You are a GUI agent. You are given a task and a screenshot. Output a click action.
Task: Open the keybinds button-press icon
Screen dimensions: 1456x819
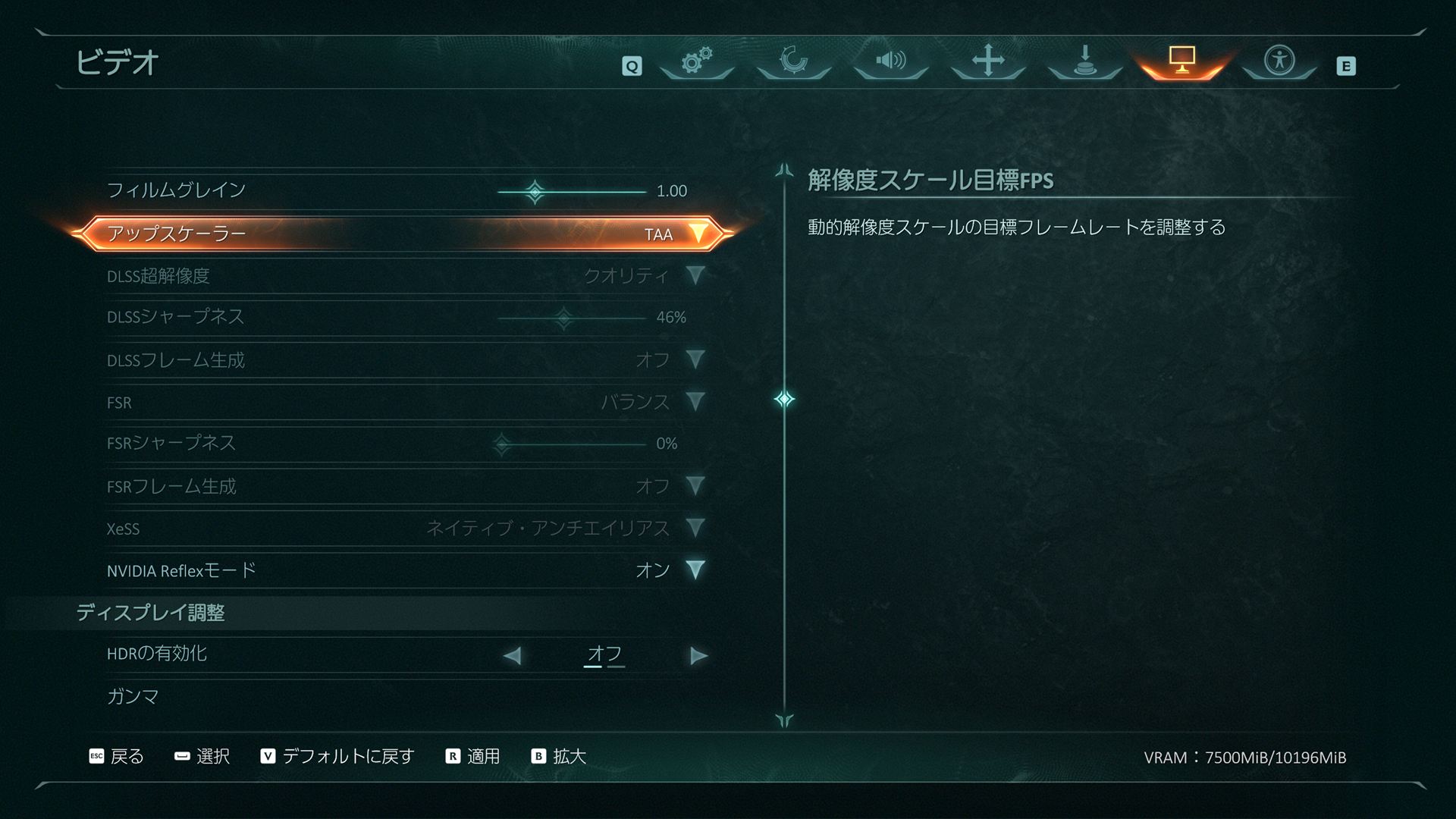pyautogui.click(x=1084, y=64)
